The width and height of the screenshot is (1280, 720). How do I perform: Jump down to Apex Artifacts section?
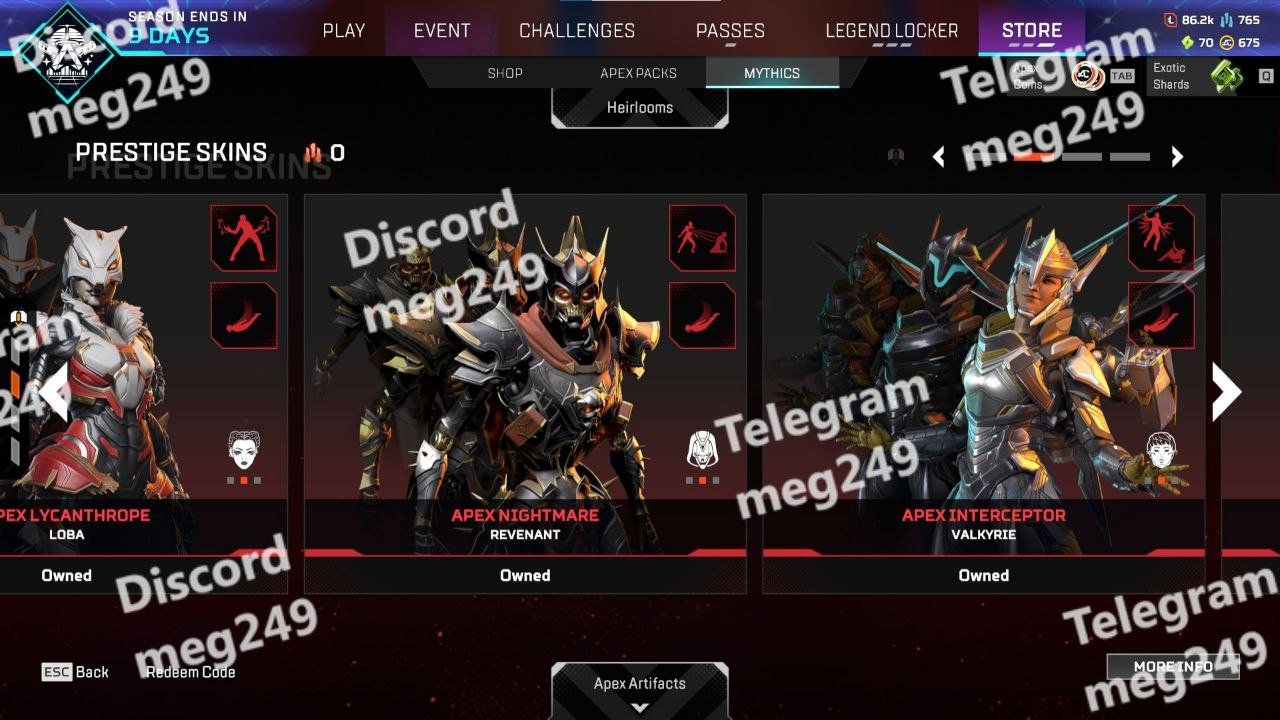[x=640, y=690]
